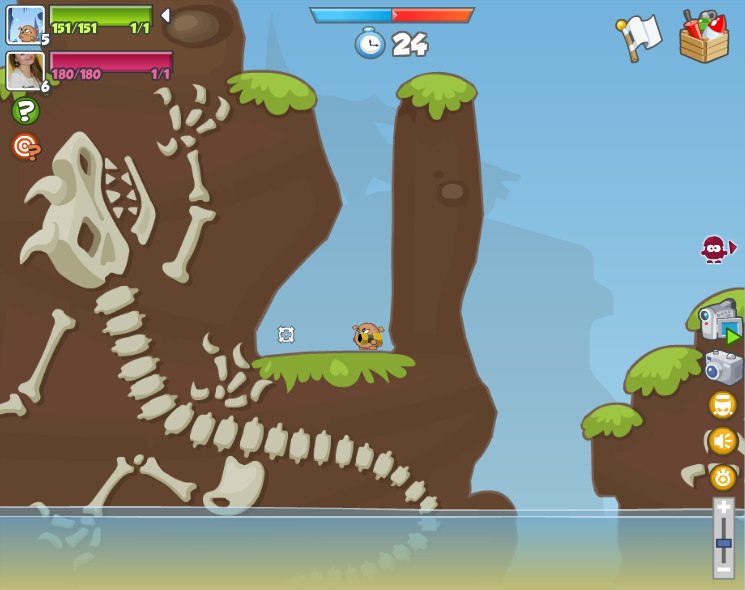Toggle the orange face icon button
The image size is (745, 590).
[x=723, y=405]
